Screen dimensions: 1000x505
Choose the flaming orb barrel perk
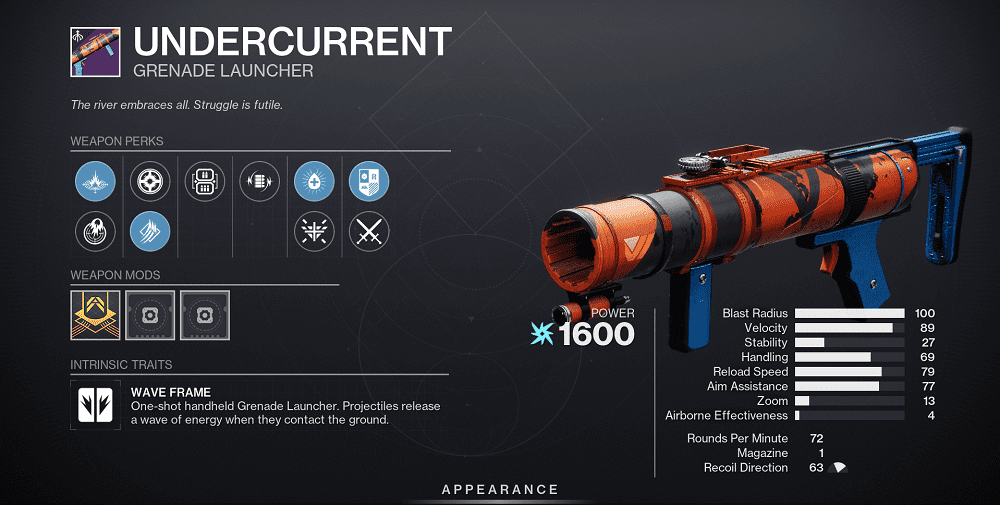tap(96, 232)
